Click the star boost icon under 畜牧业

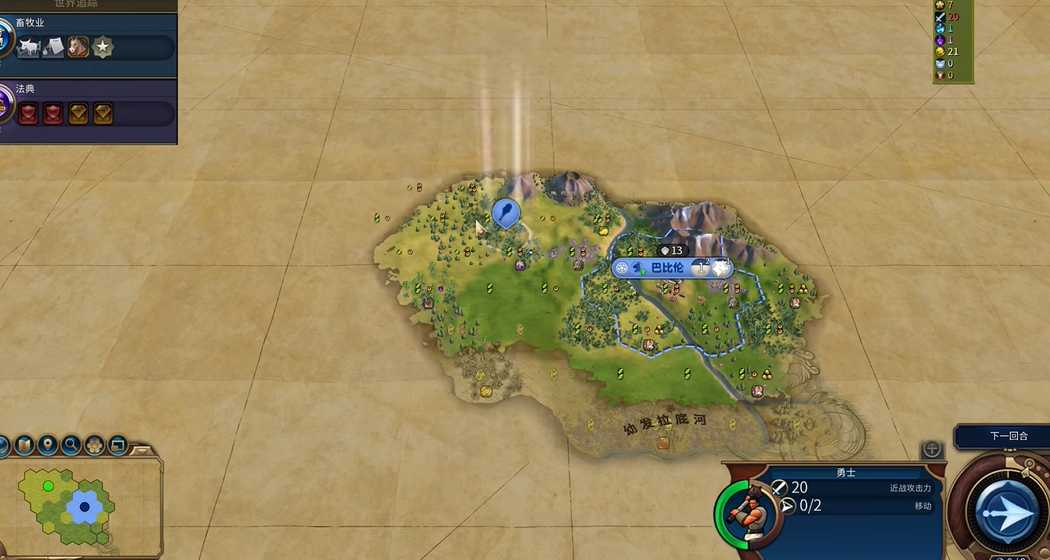103,47
